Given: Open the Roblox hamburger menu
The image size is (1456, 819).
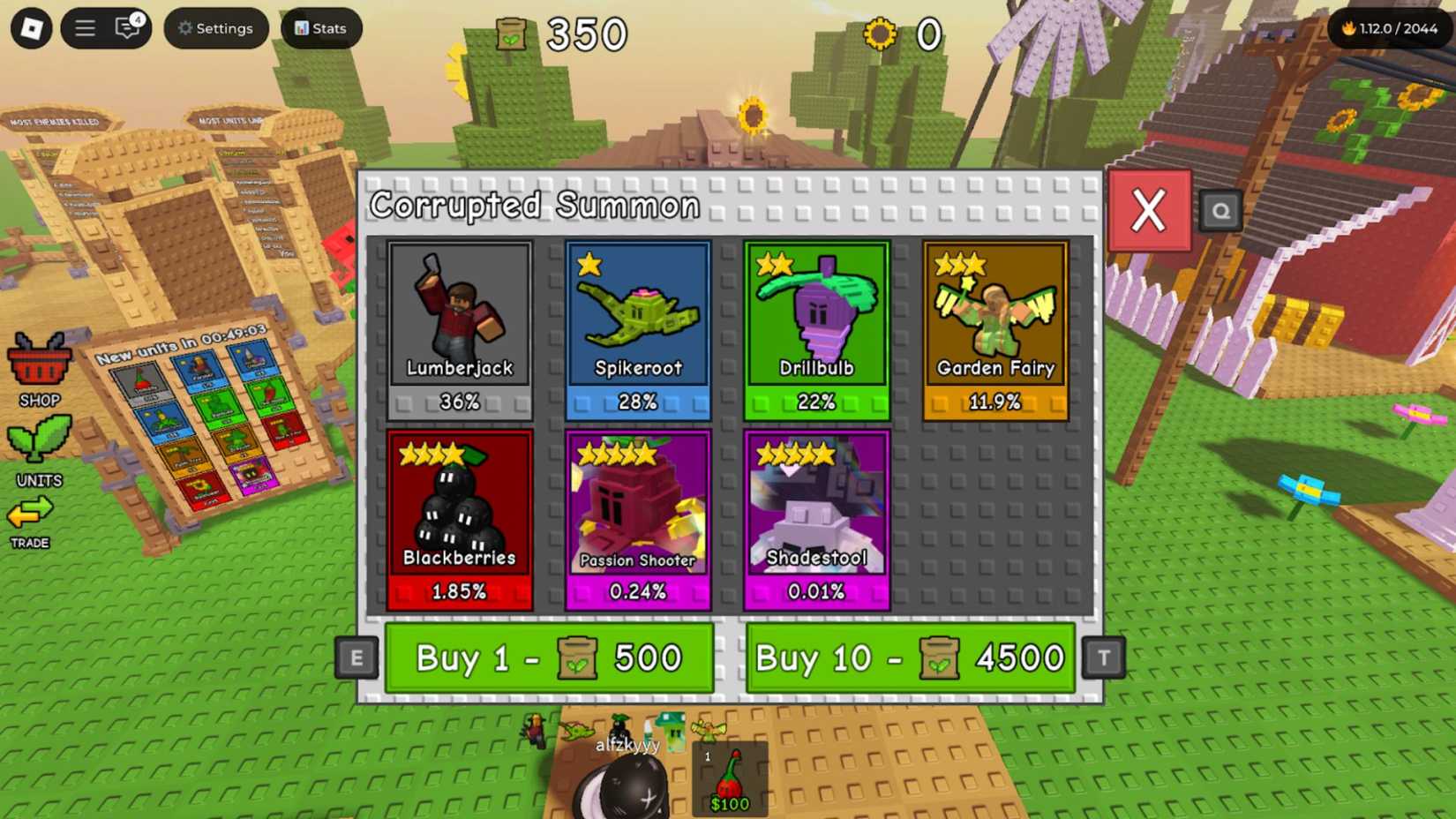Looking at the screenshot, I should (85, 27).
